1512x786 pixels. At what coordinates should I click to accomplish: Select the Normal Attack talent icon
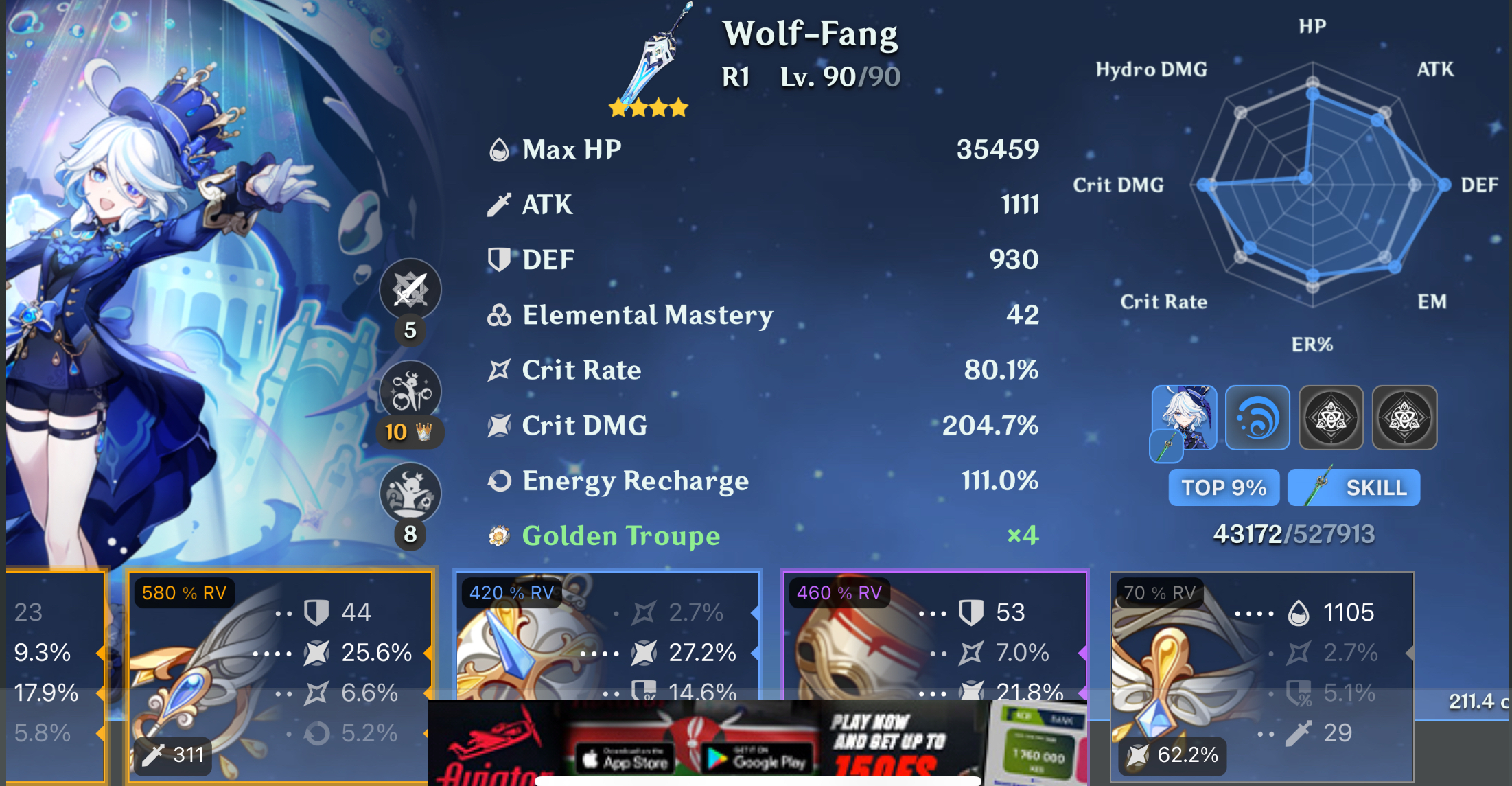[409, 289]
